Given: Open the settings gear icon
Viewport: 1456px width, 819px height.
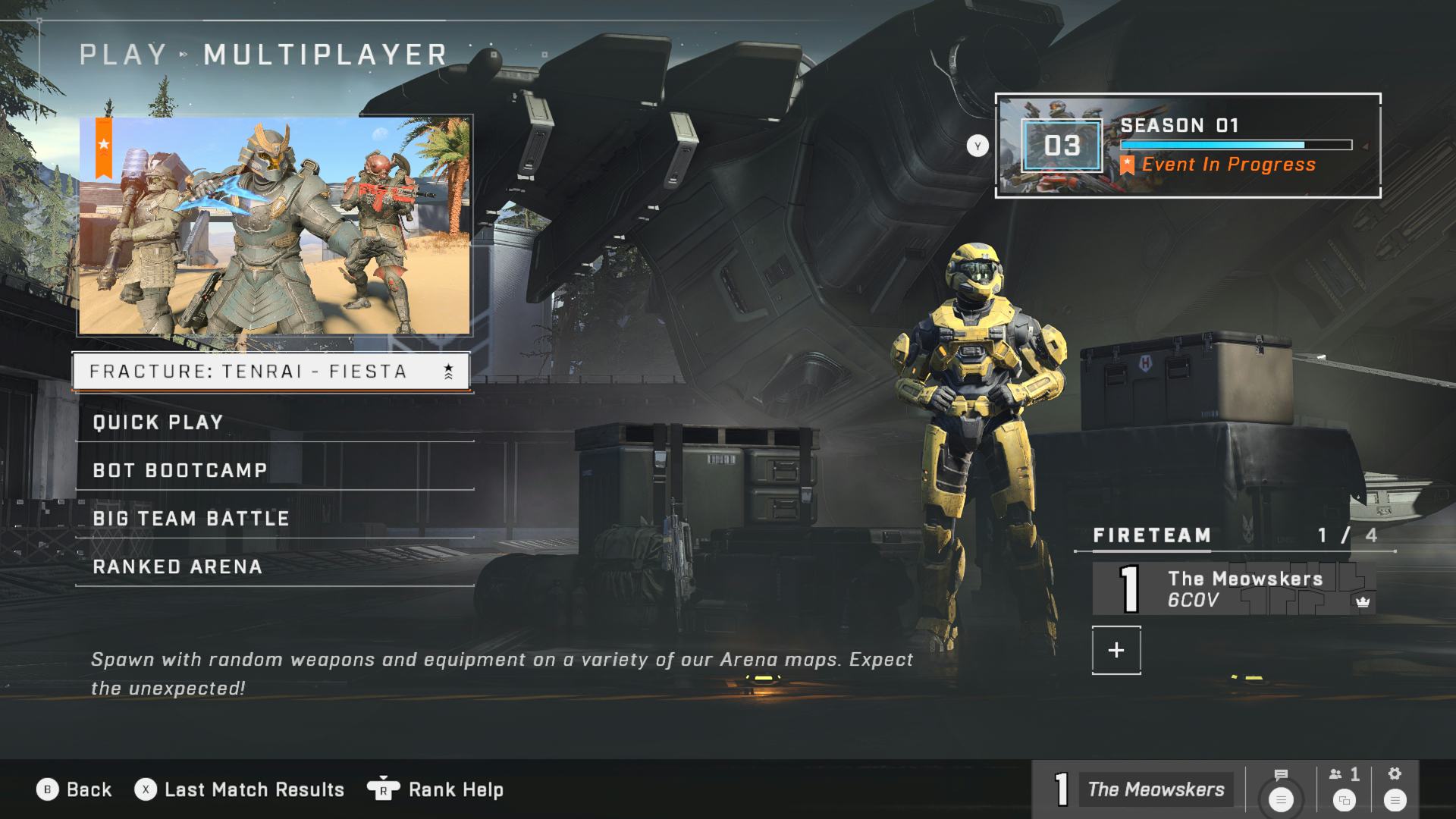Looking at the screenshot, I should tap(1395, 789).
